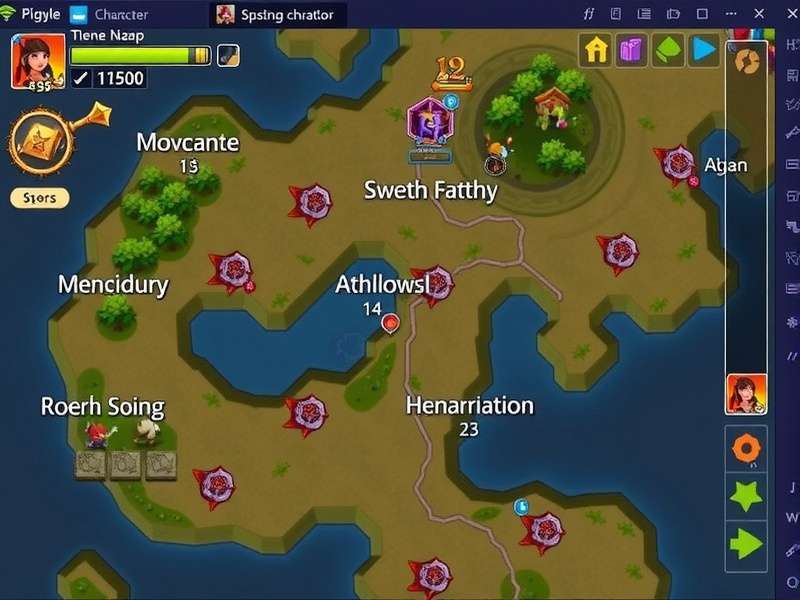800x600 pixels.
Task: Select the small dark icon beside the green bar
Action: pyautogui.click(x=228, y=56)
